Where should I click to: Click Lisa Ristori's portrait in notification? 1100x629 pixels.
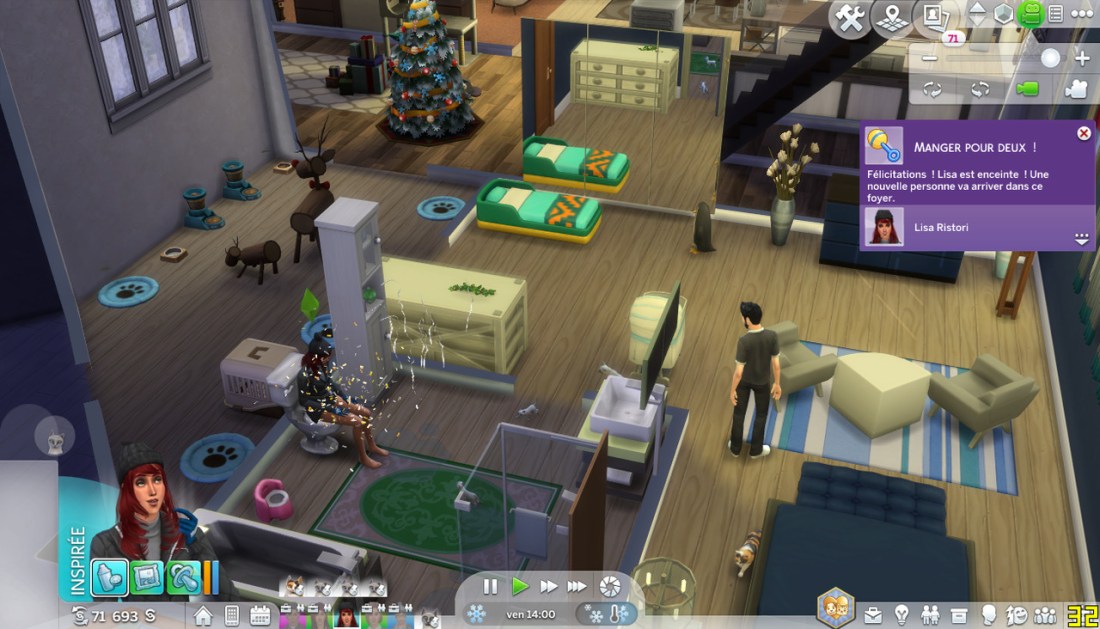(x=884, y=227)
